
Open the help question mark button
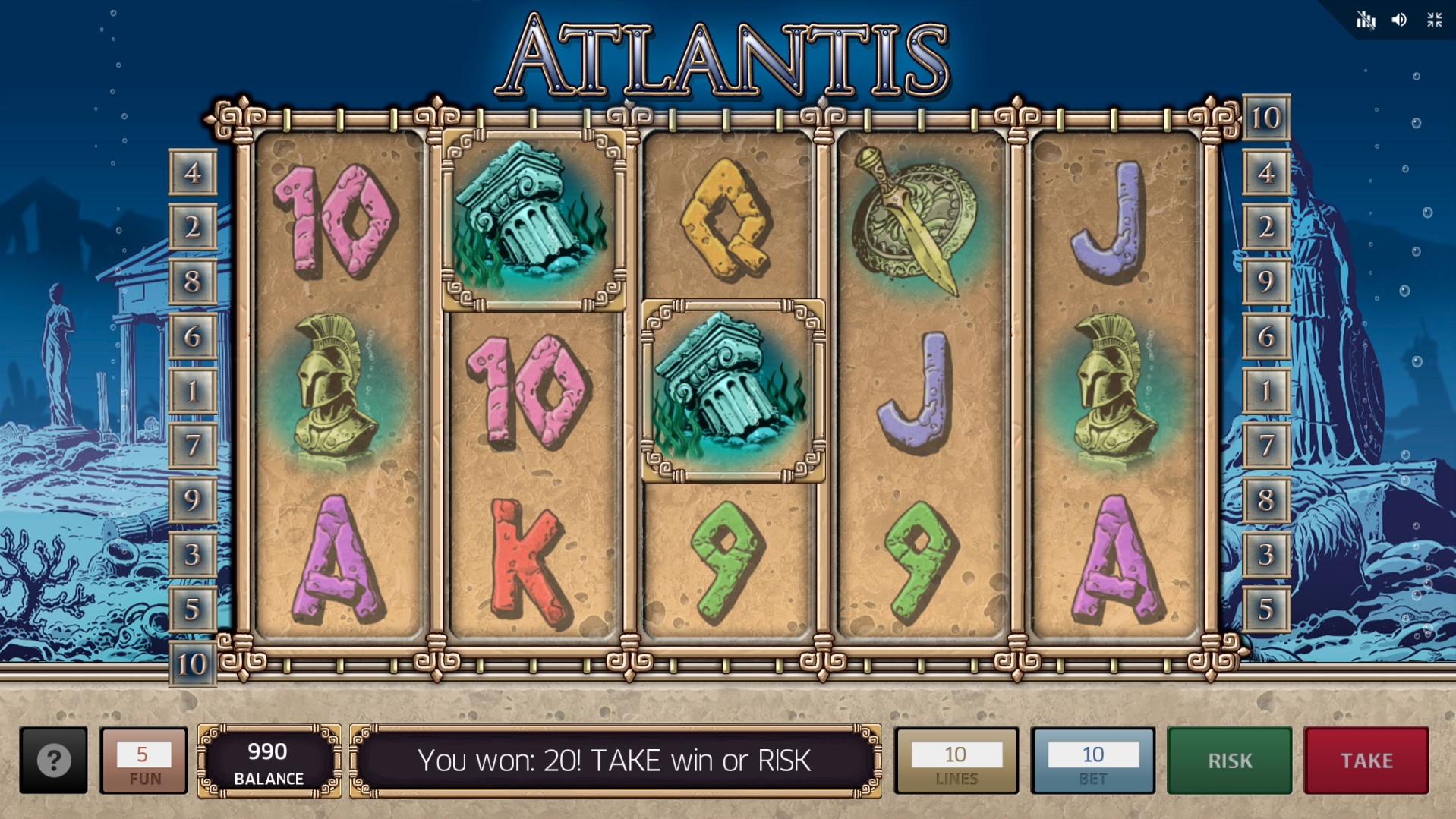53,760
